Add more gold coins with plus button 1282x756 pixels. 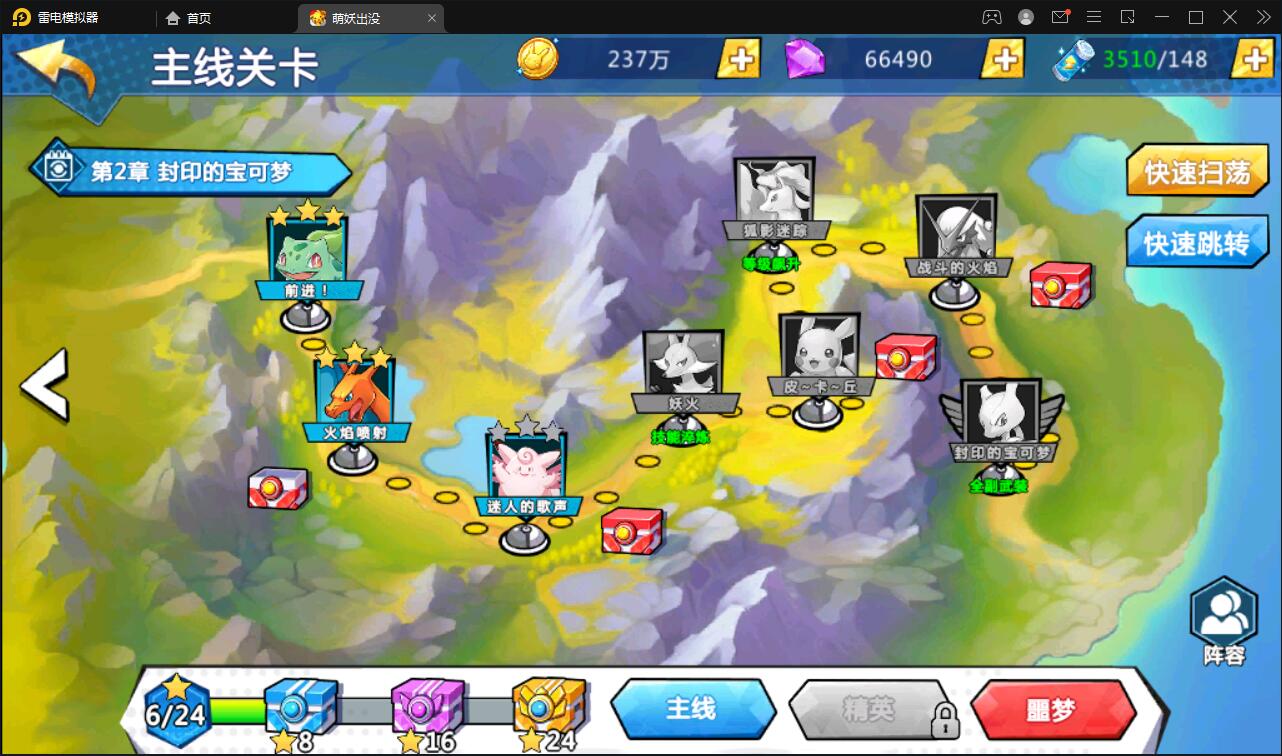click(739, 59)
